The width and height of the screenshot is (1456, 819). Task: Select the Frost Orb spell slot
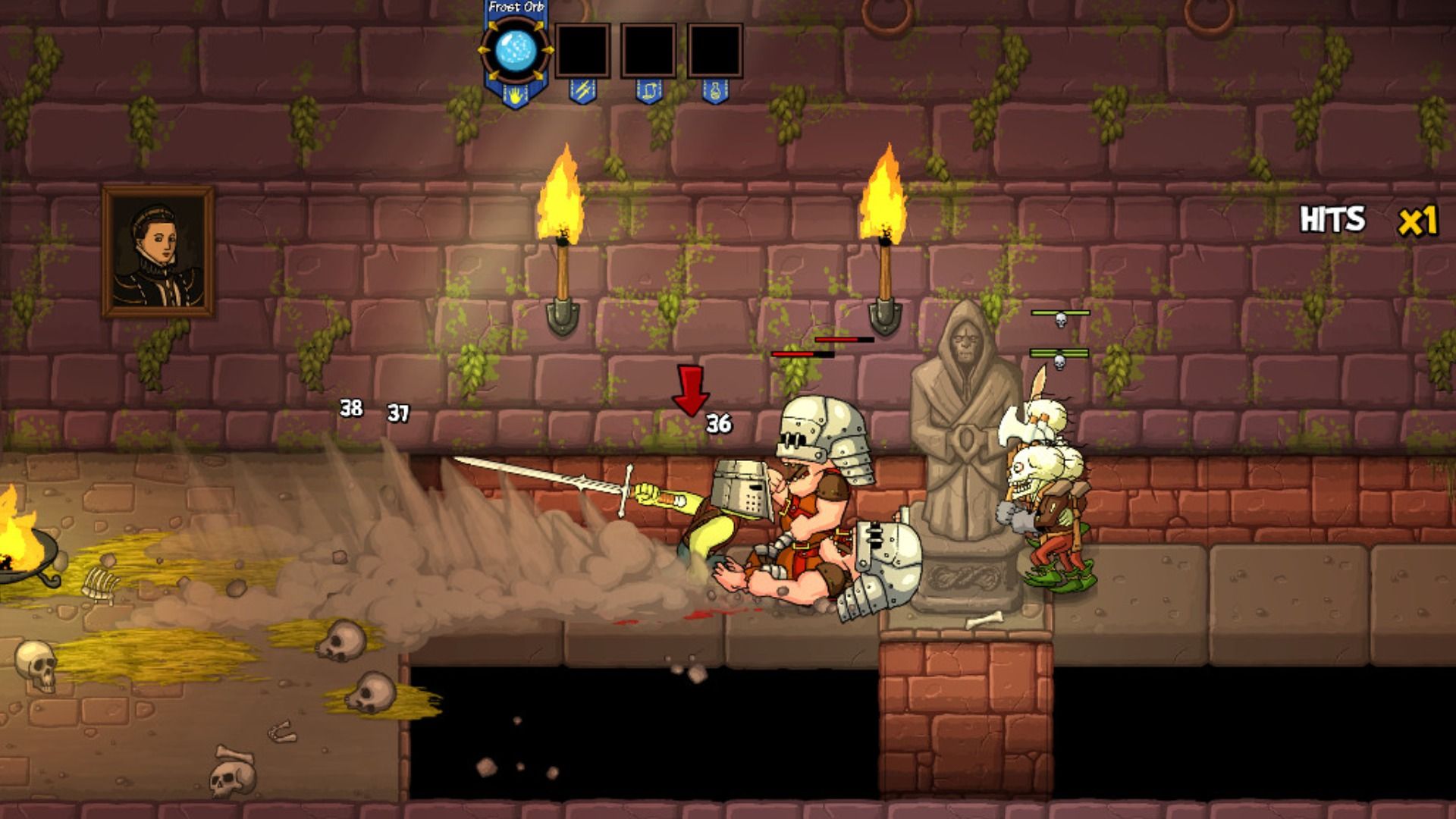coord(516,50)
